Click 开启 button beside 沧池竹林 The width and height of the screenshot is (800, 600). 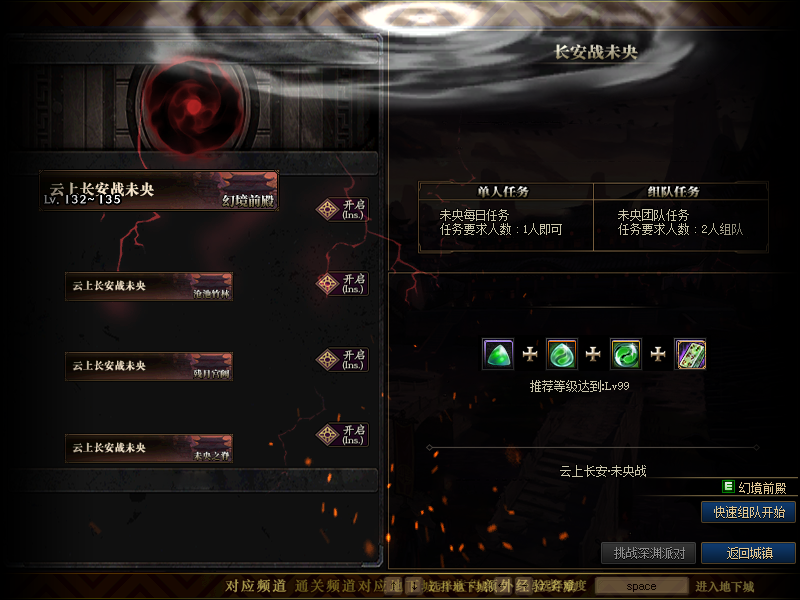click(343, 284)
